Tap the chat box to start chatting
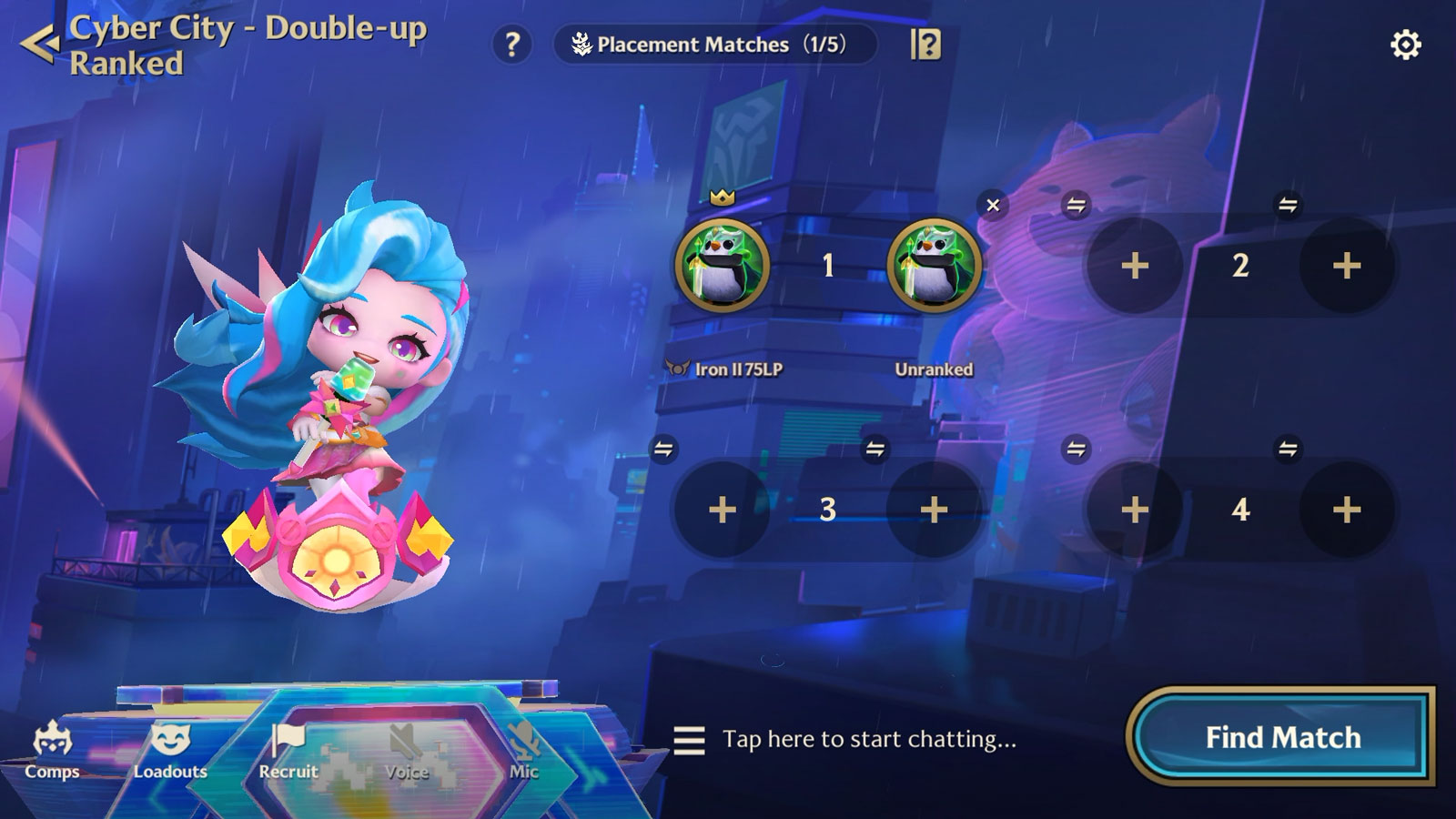 pos(869,739)
